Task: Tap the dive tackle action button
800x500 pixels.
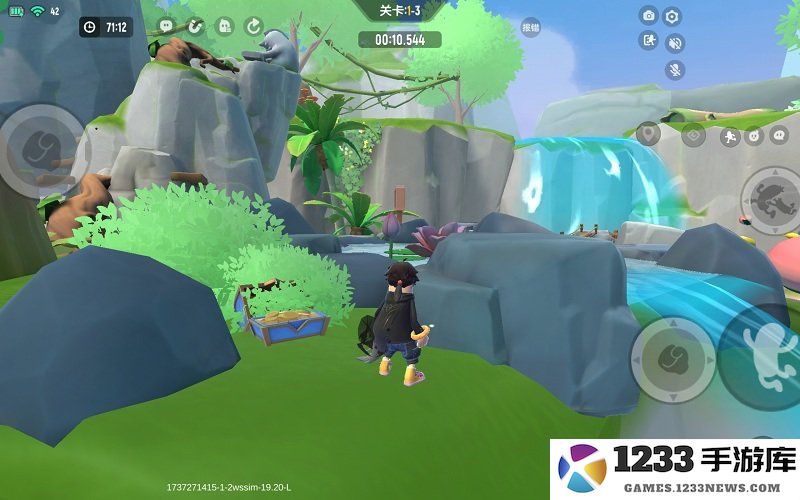Action: pyautogui.click(x=771, y=194)
